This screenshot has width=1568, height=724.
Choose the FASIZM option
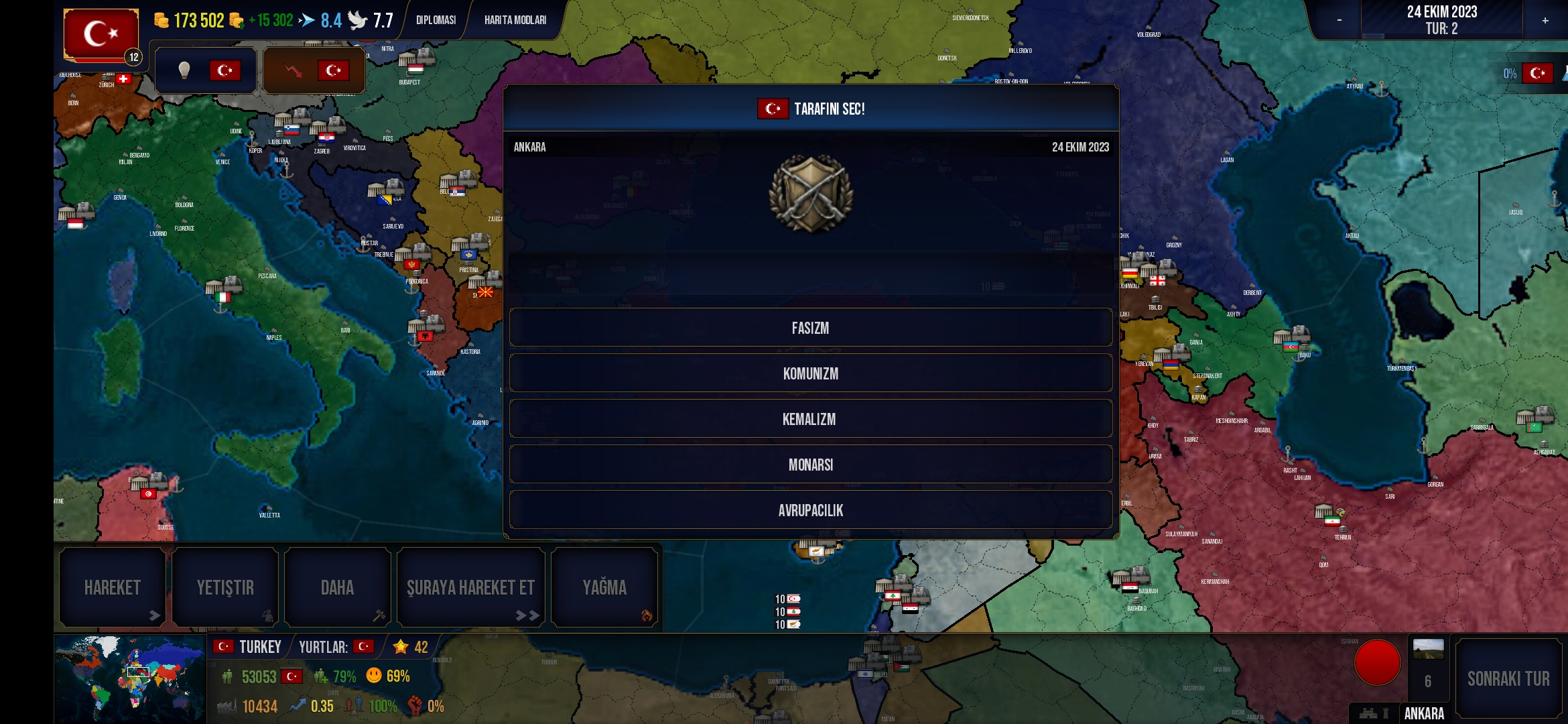tap(810, 328)
